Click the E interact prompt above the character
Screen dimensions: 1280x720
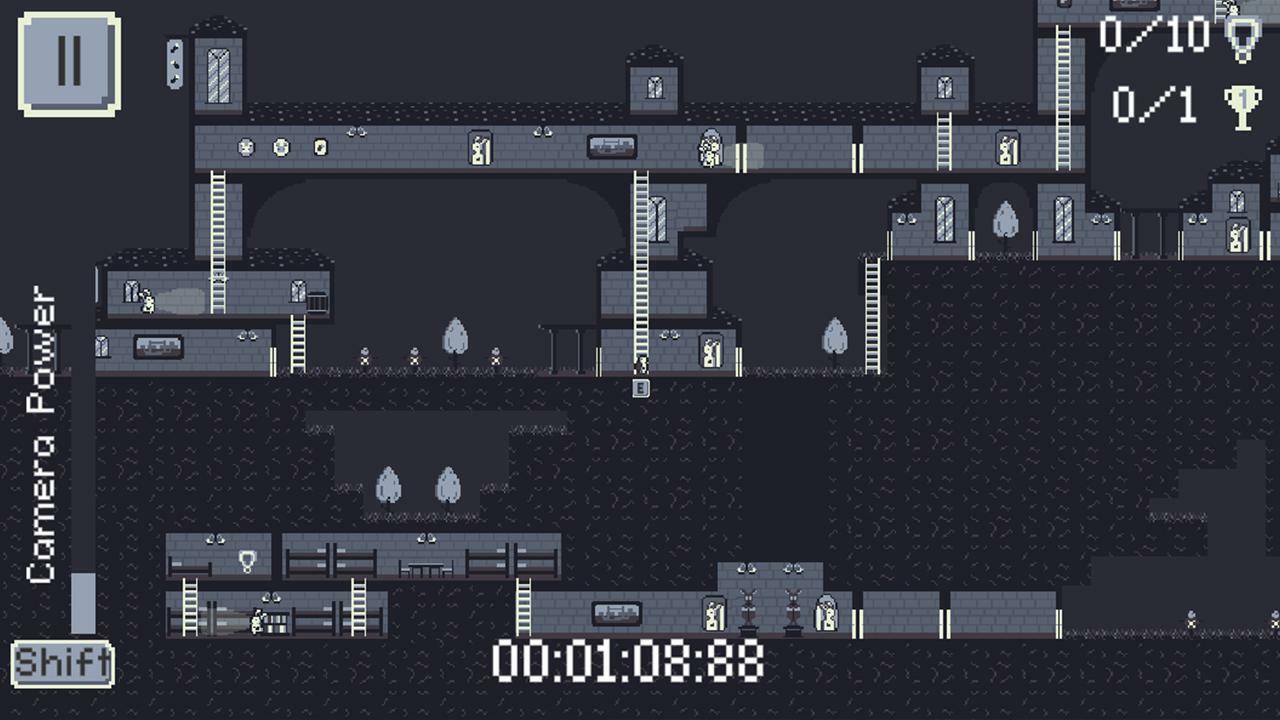pos(640,387)
